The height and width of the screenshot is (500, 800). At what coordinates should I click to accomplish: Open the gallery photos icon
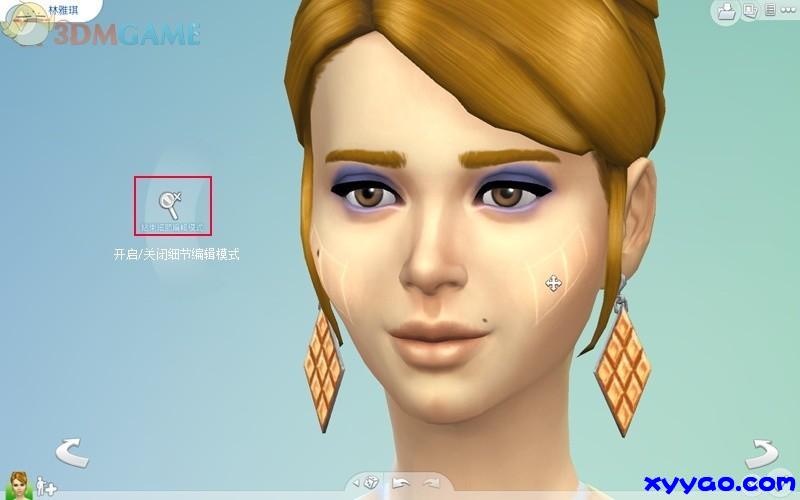coord(749,11)
